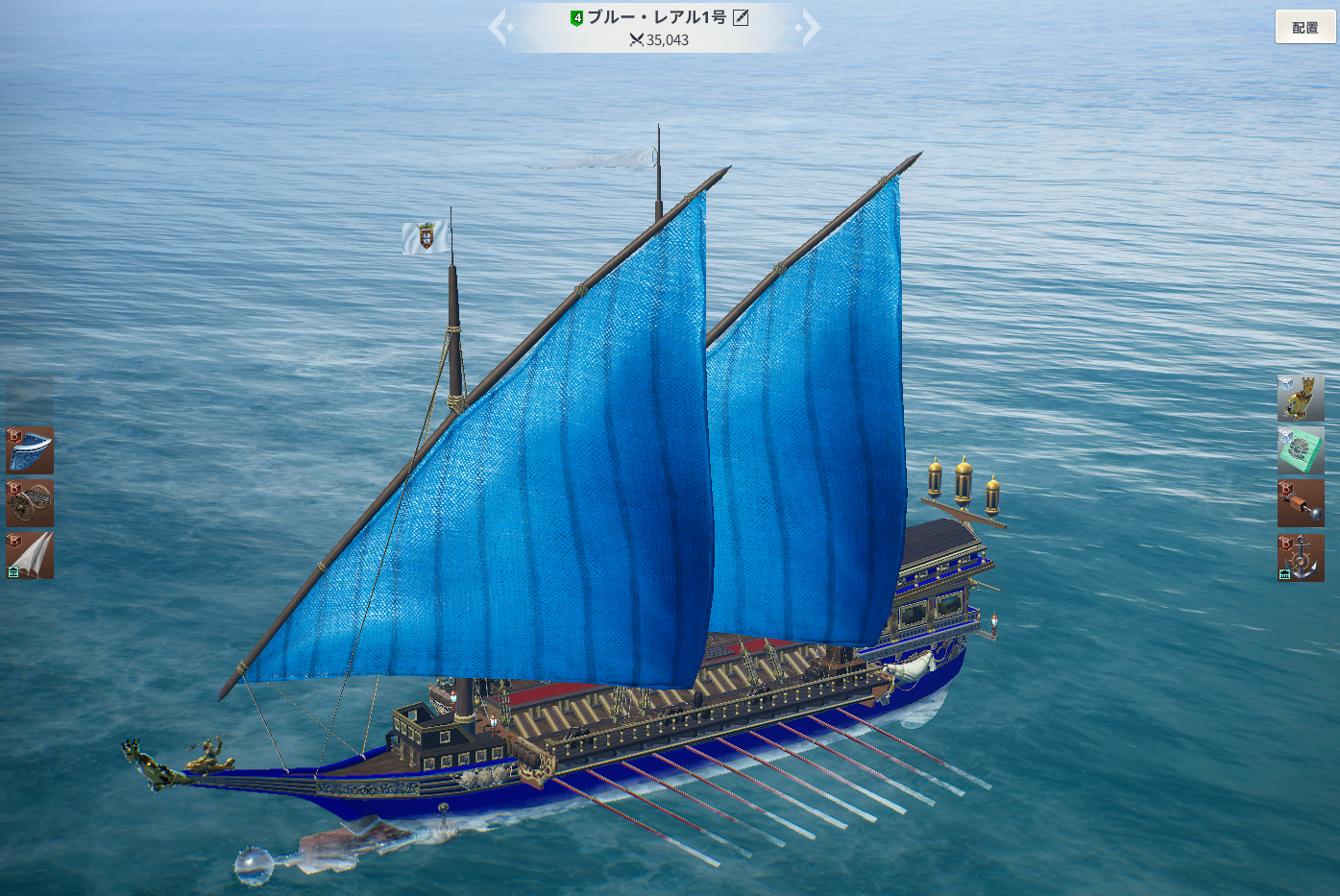Choose the anchor equipment slot
Image resolution: width=1340 pixels, height=896 pixels.
click(1301, 558)
